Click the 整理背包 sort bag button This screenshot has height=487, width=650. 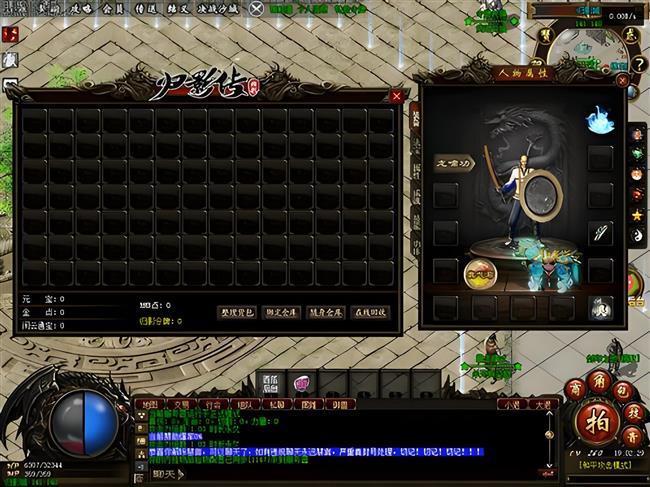pos(238,312)
